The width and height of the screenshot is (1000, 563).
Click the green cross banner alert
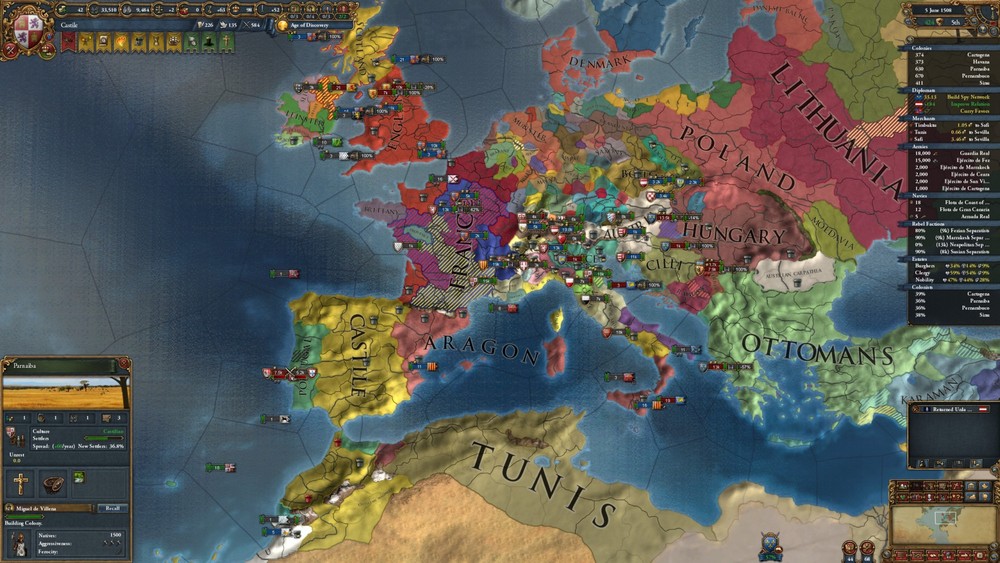[x=227, y=43]
